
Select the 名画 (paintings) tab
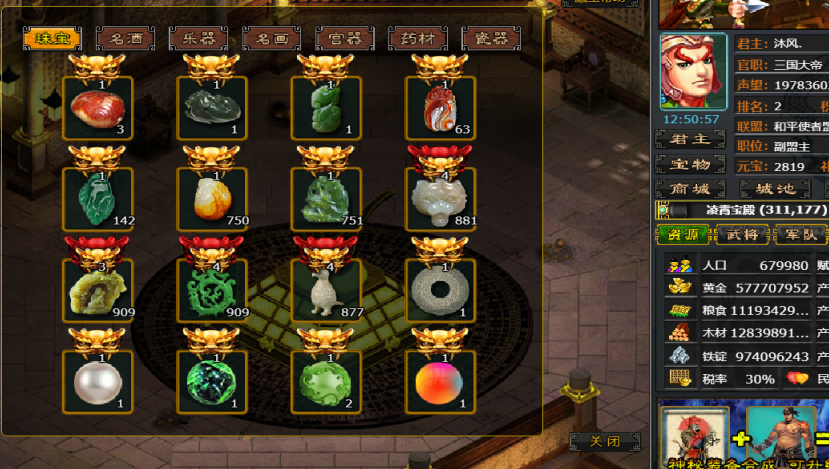(271, 39)
